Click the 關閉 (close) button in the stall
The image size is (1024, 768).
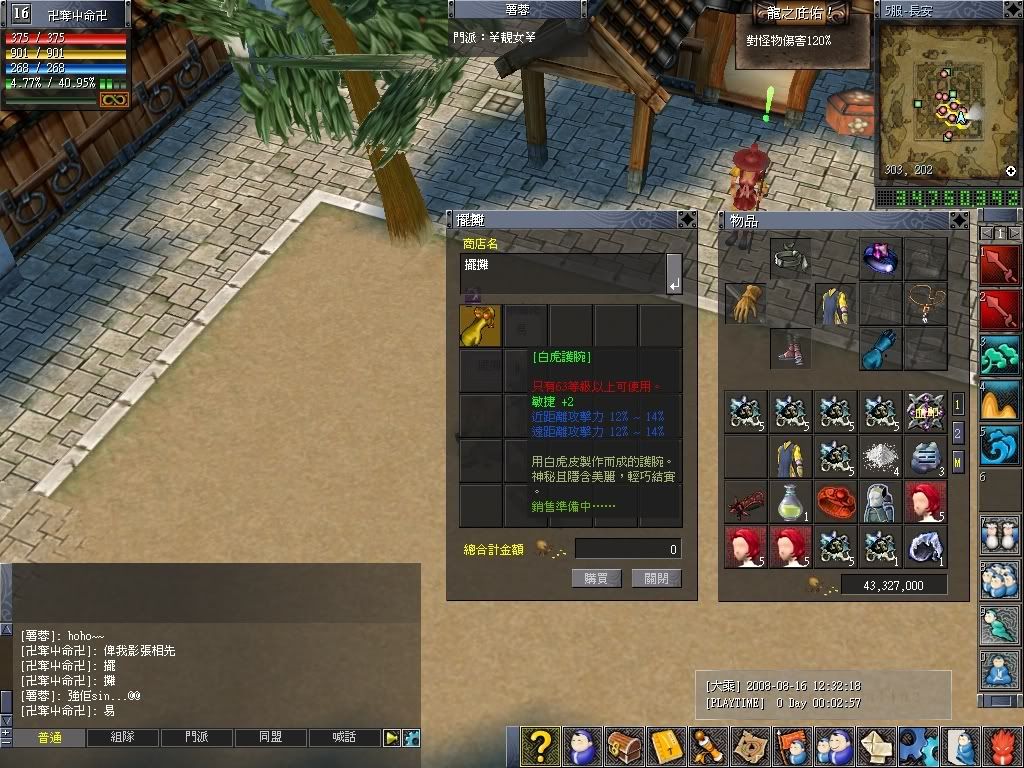pyautogui.click(x=656, y=578)
